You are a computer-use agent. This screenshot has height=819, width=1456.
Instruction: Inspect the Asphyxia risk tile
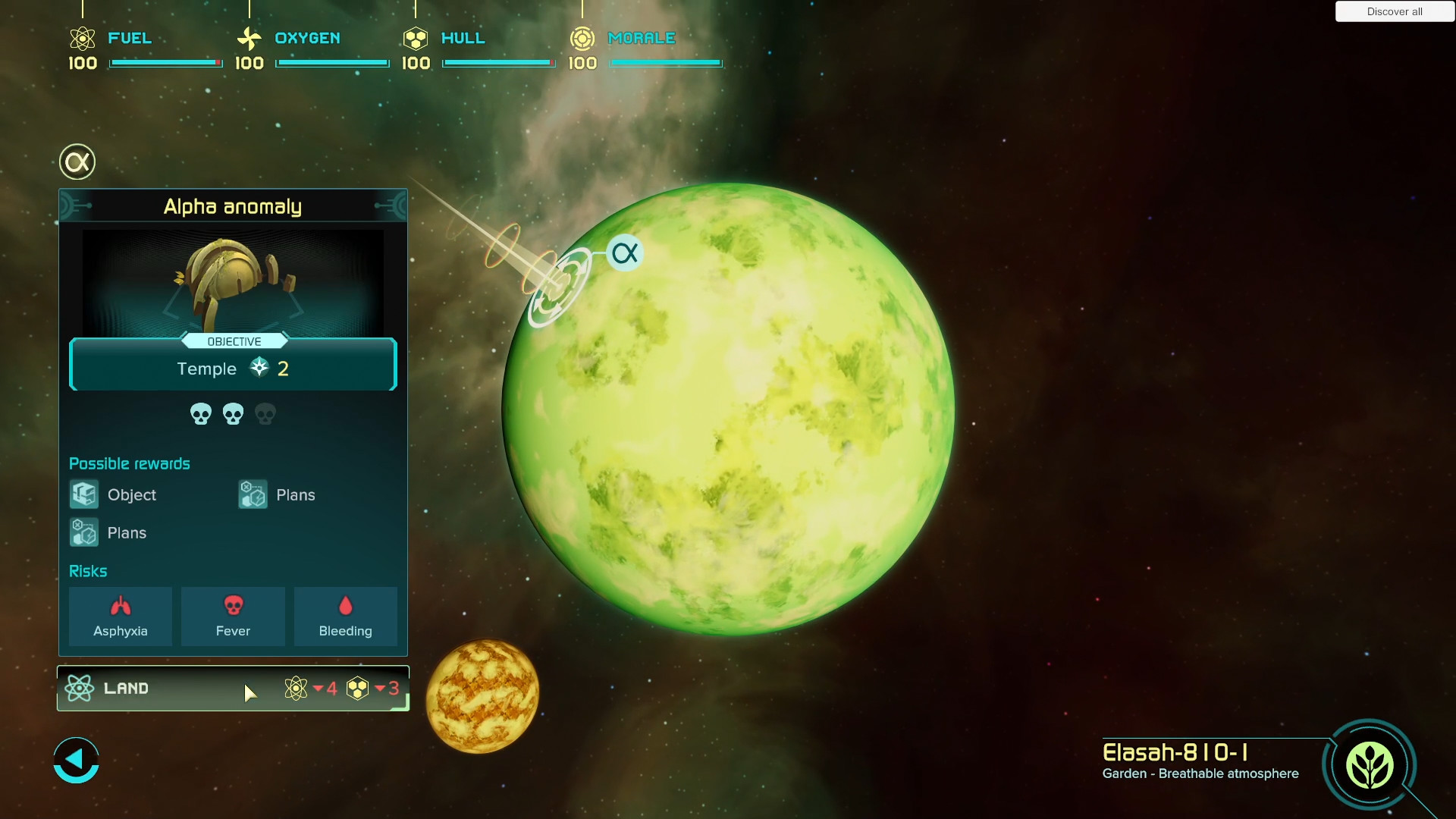click(x=121, y=617)
